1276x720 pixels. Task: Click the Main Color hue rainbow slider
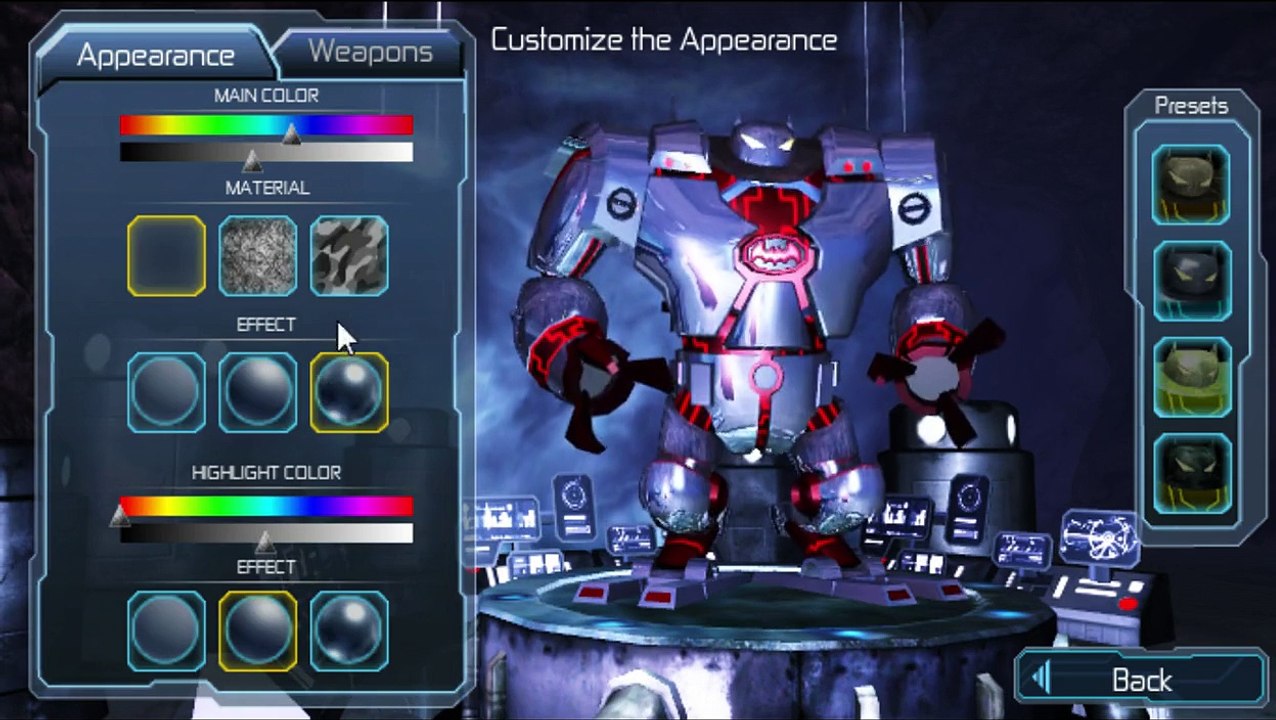[x=266, y=125]
